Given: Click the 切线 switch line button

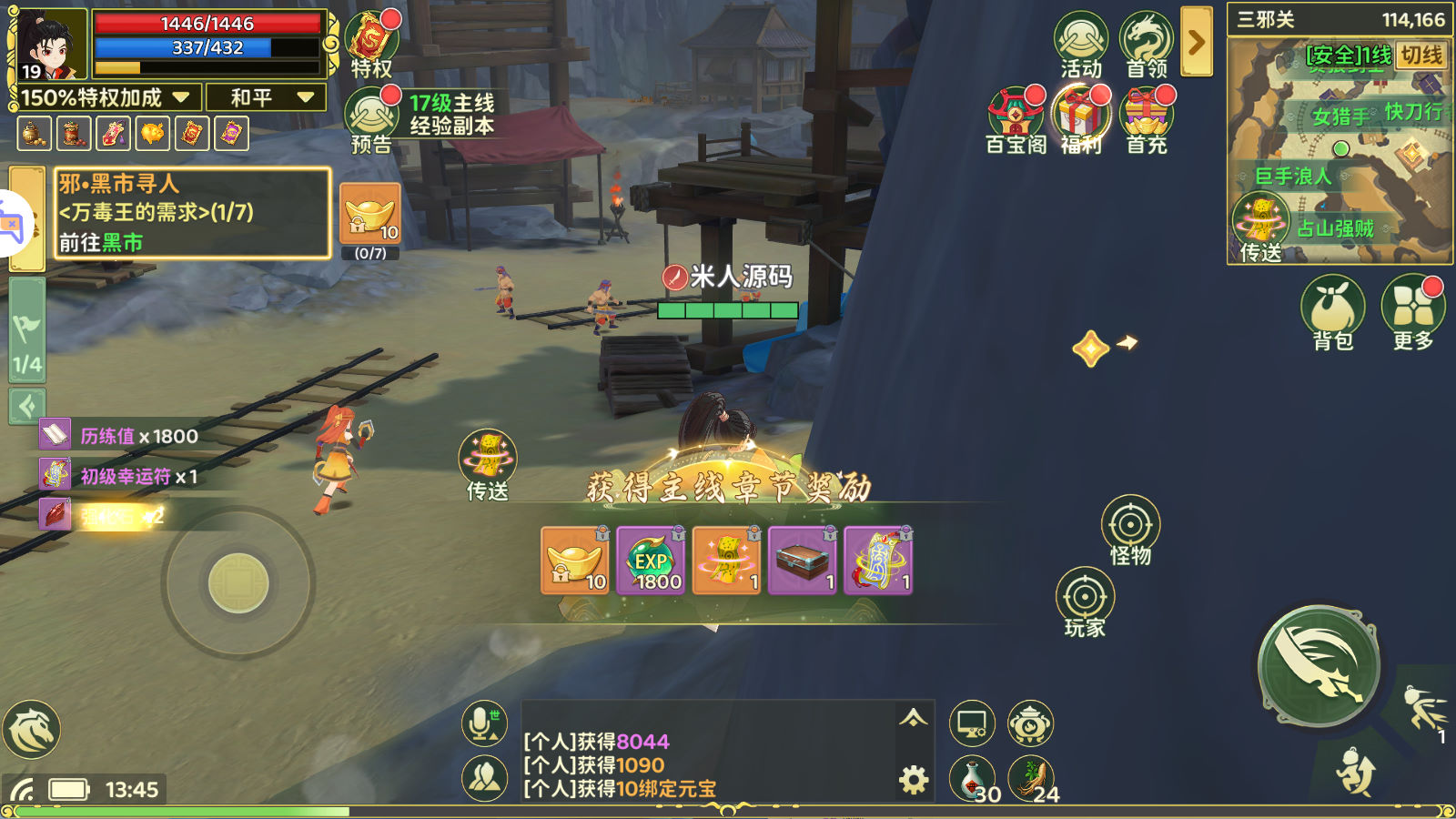Looking at the screenshot, I should 1421,56.
